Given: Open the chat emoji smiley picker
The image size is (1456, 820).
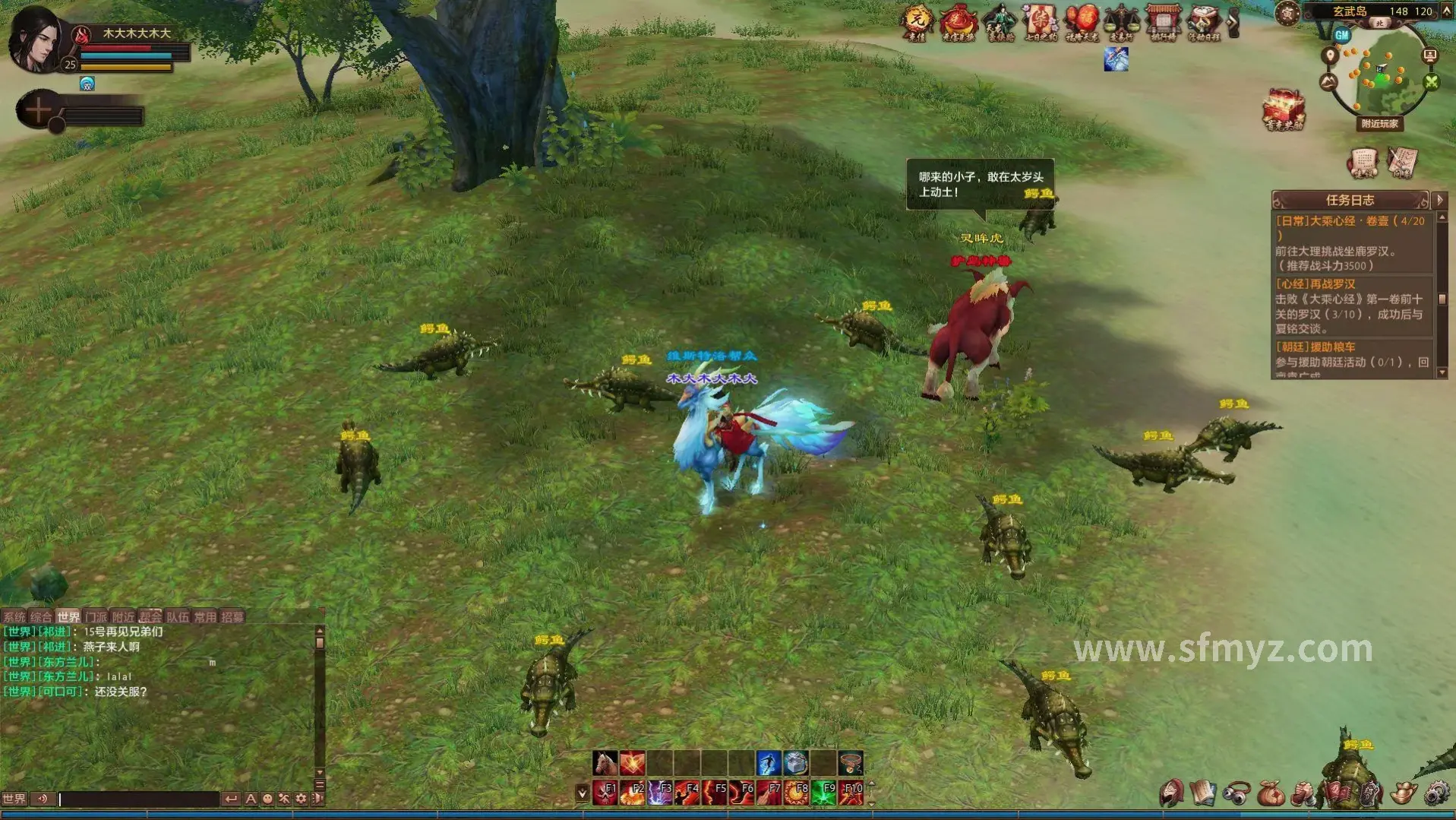Looking at the screenshot, I should [x=267, y=799].
